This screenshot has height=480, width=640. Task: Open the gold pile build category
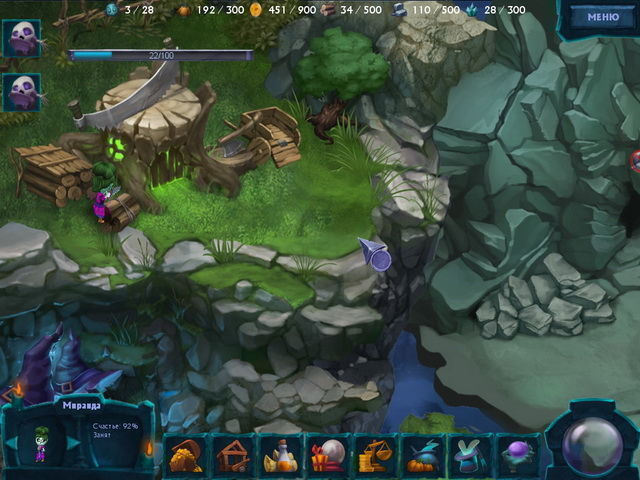[x=186, y=457]
